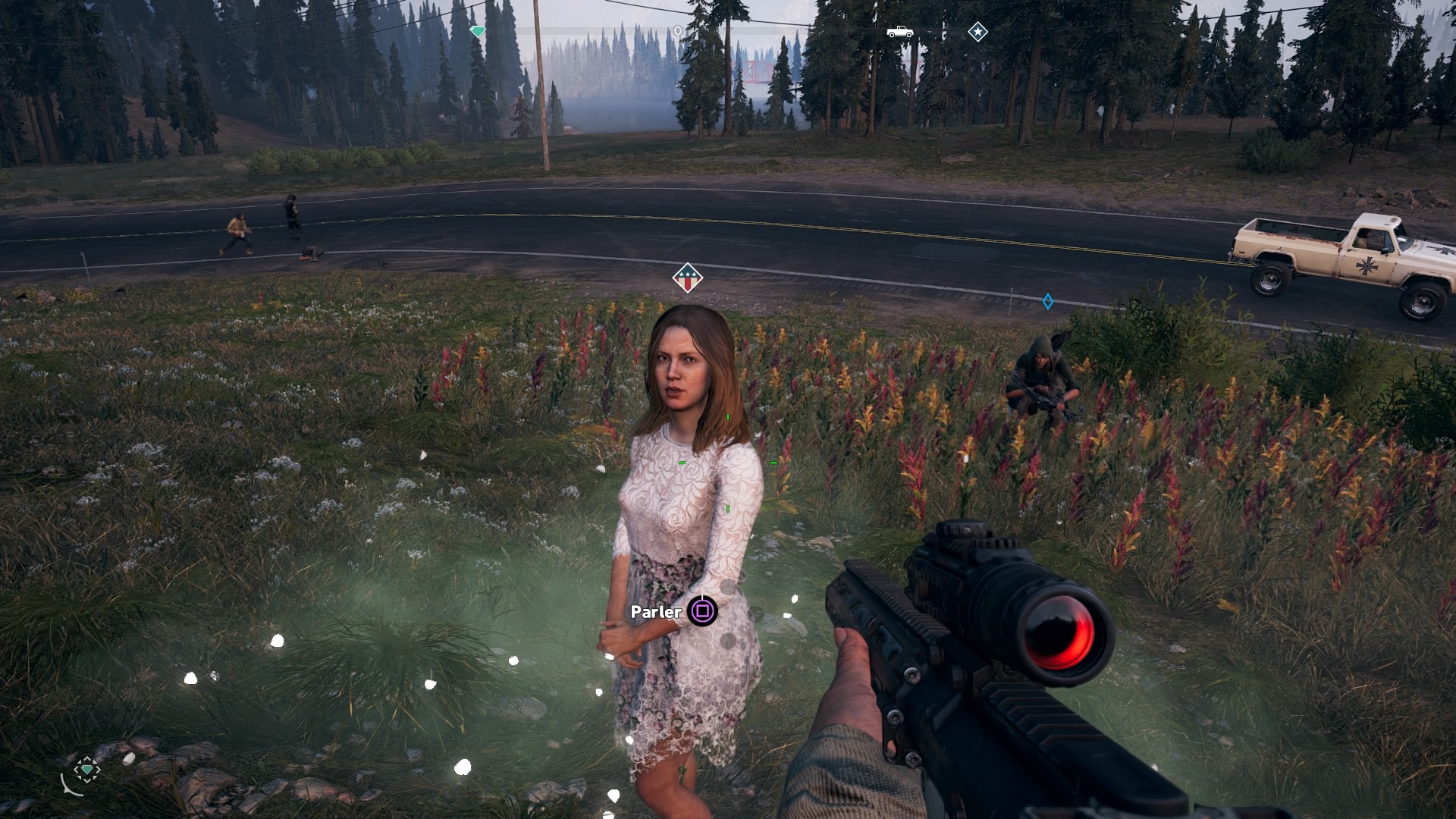The width and height of the screenshot is (1456, 819).
Task: Click the green gem stance indicator icon
Action: [87, 770]
